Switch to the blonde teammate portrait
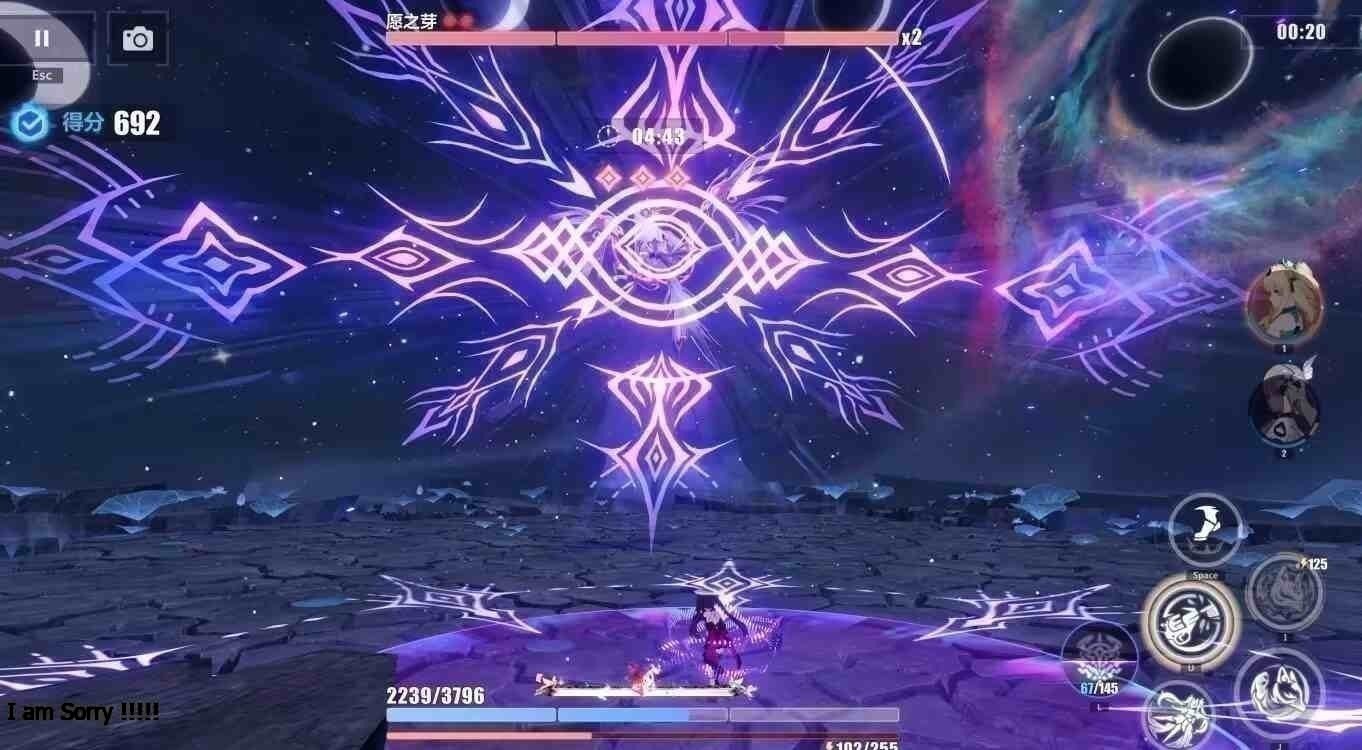Viewport: 1362px width, 750px height. click(1284, 303)
